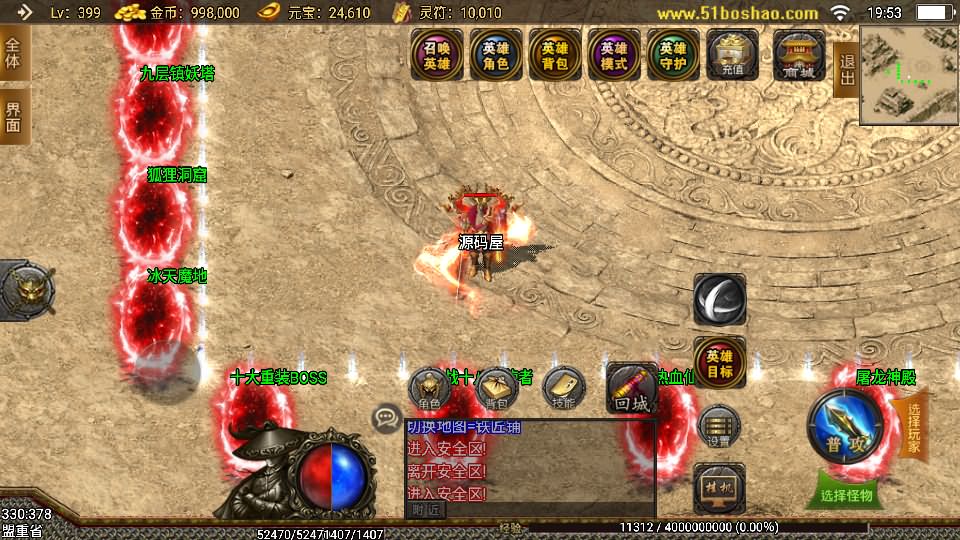Open the 充值 recharge treasure icon

732,54
